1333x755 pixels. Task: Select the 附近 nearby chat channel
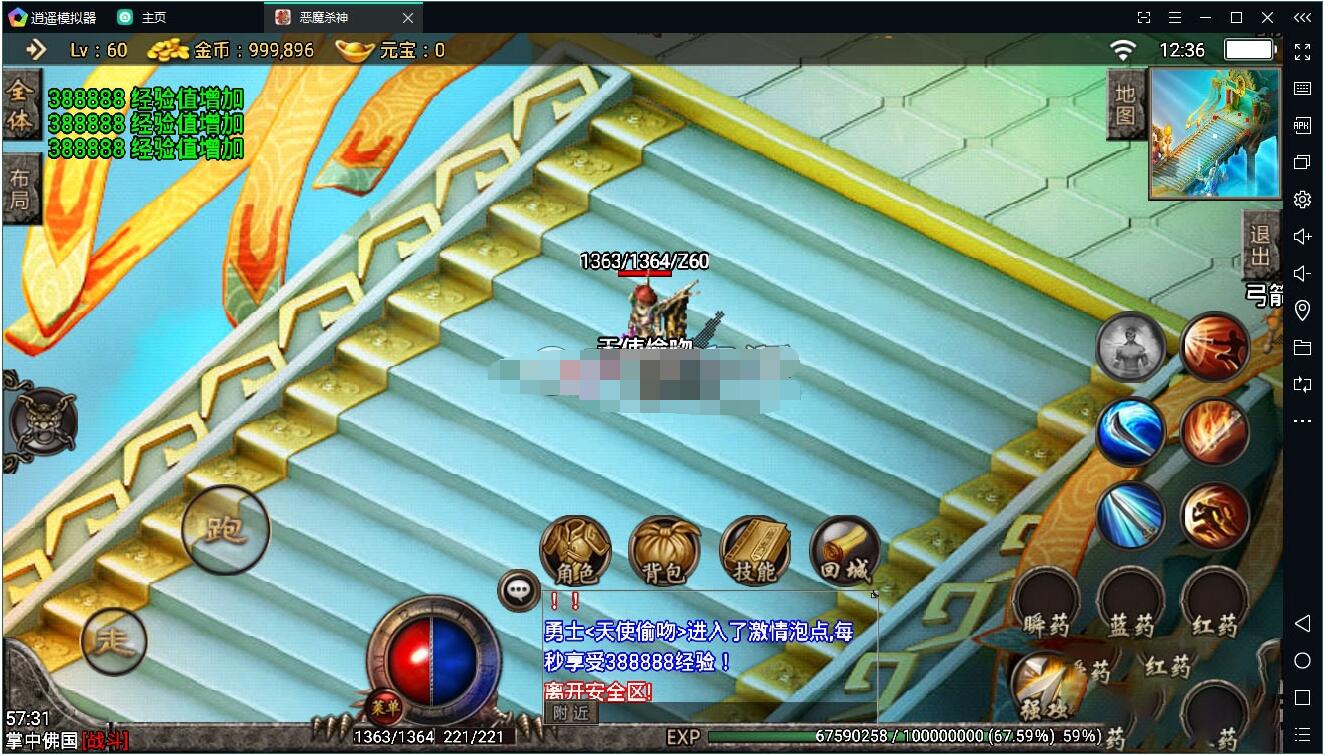coord(571,712)
